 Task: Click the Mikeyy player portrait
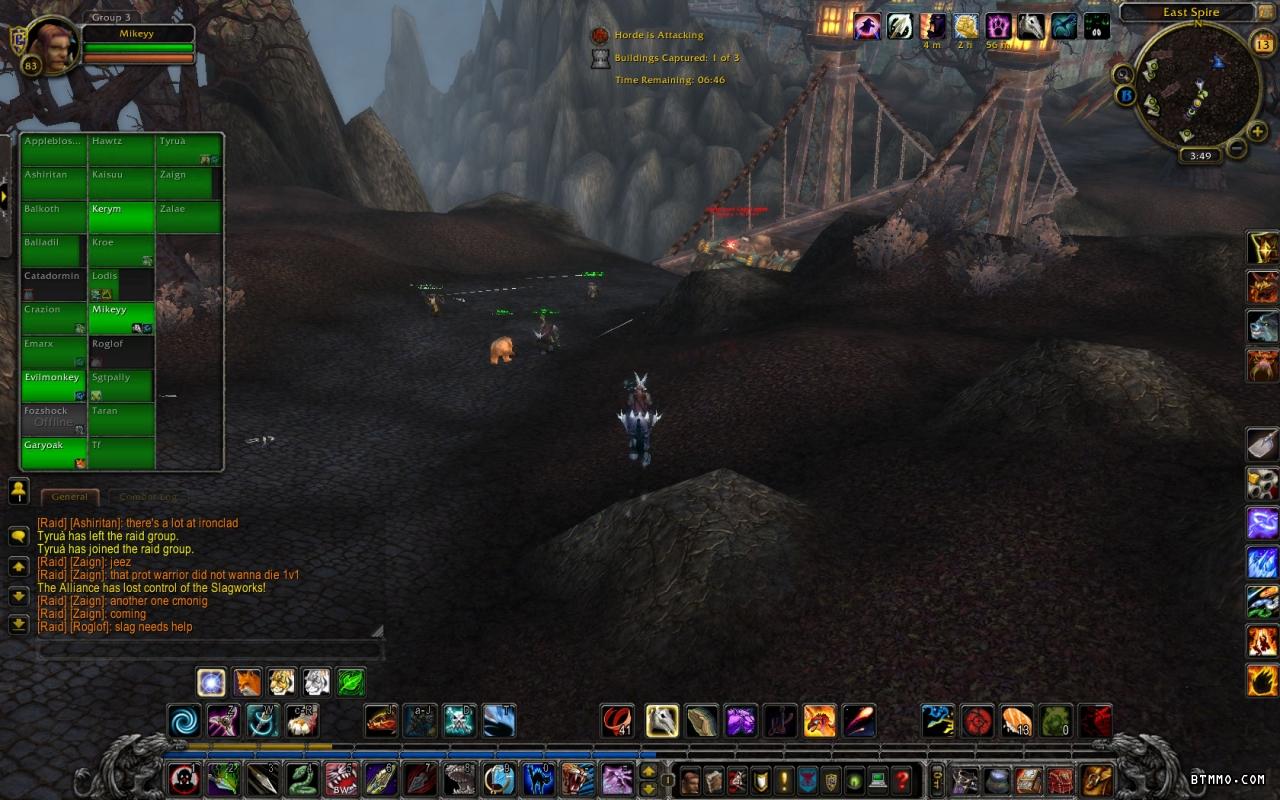coord(52,47)
